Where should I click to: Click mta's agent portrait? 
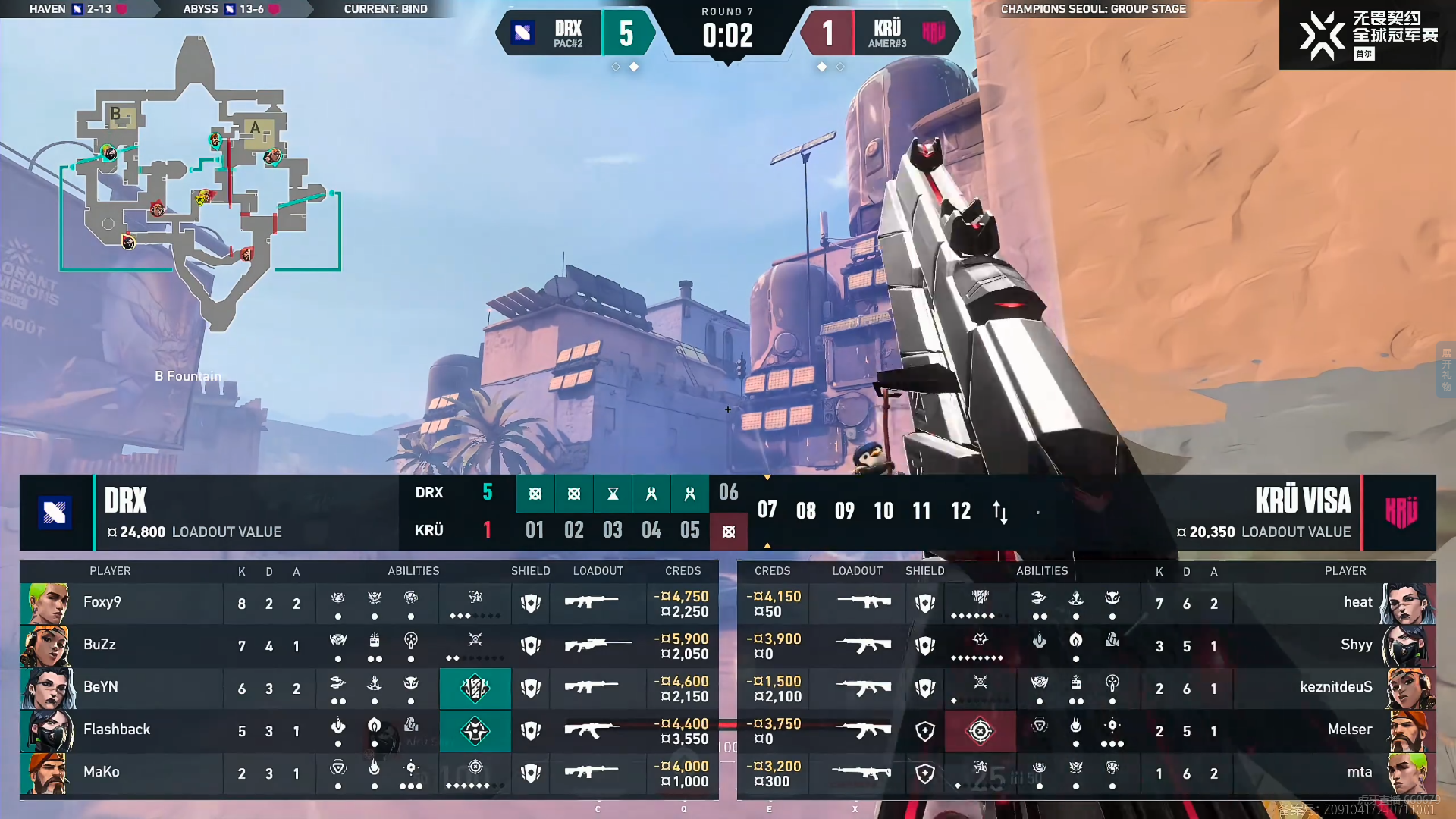click(1410, 773)
